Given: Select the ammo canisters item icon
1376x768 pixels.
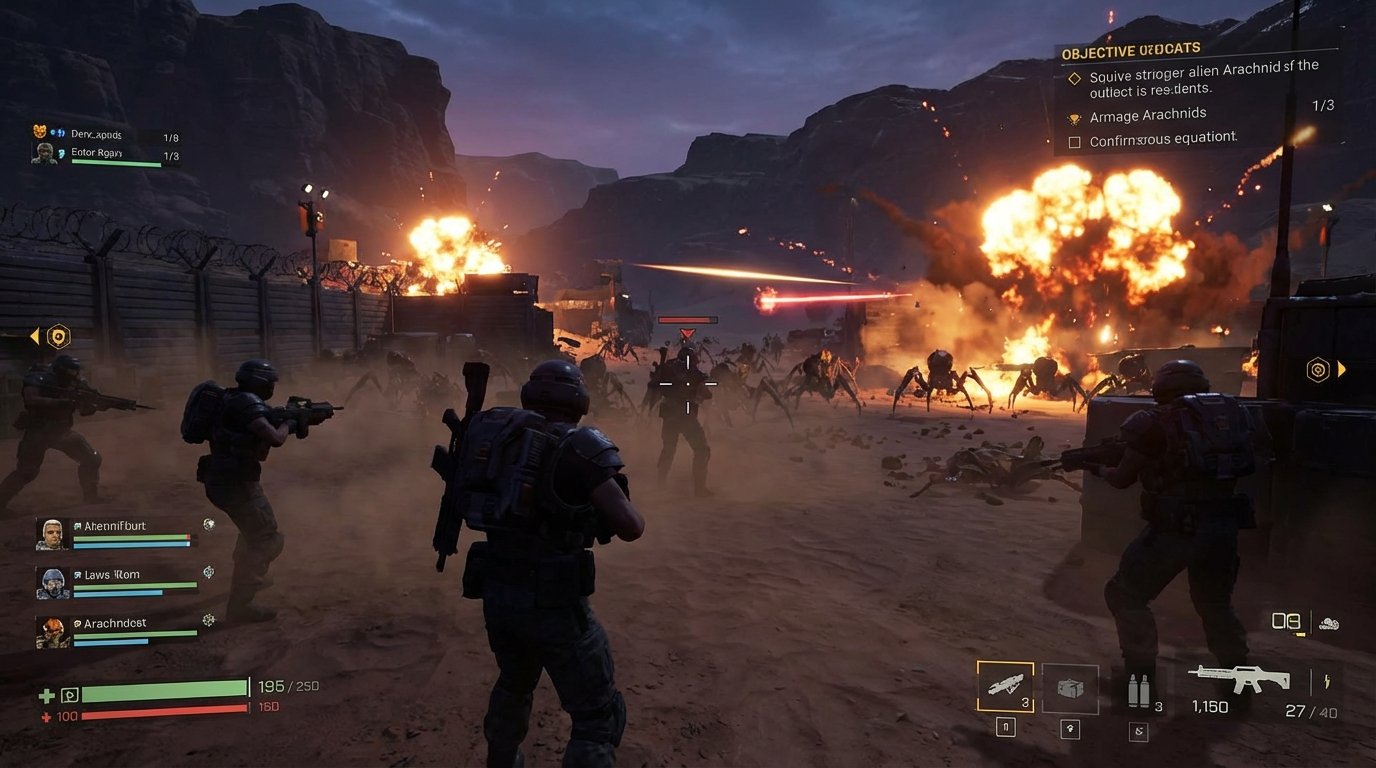Looking at the screenshot, I should [1141, 688].
